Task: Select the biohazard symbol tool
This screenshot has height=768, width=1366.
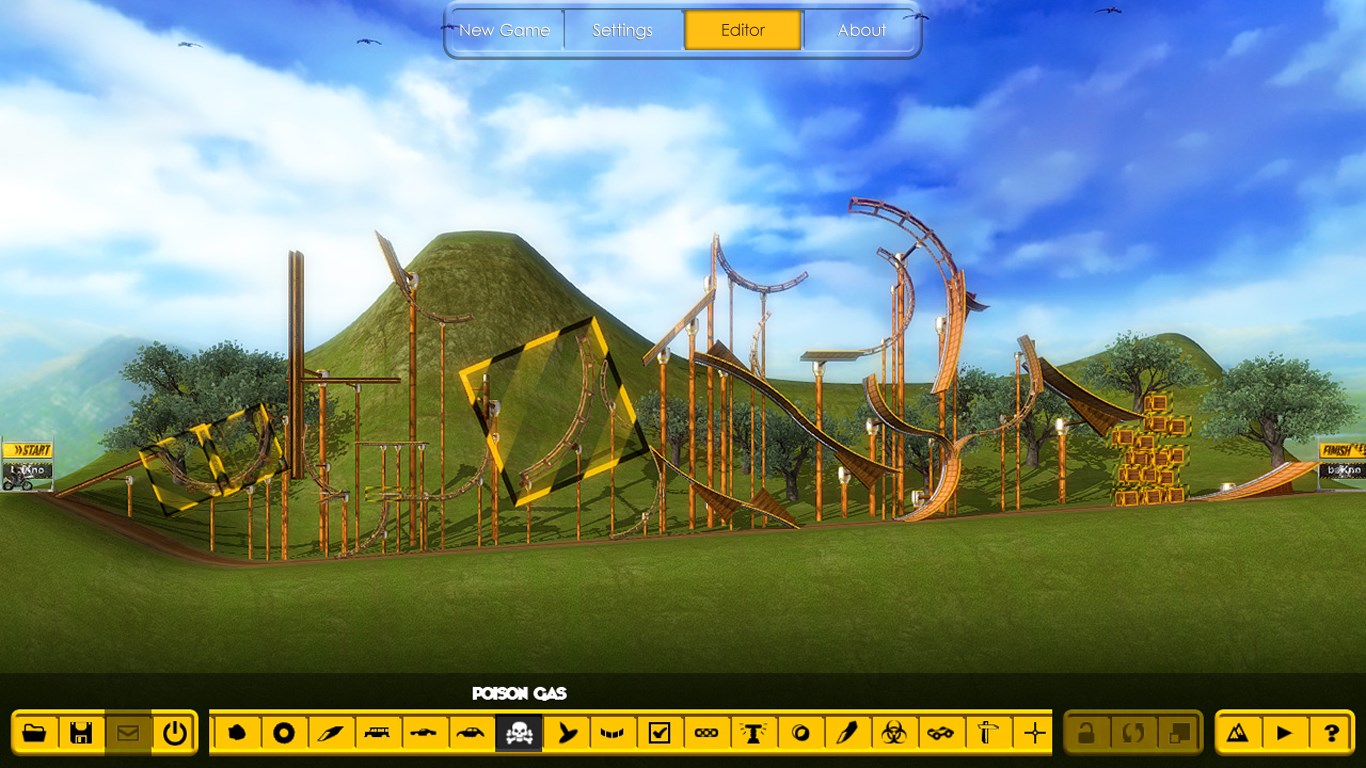Action: 893,733
